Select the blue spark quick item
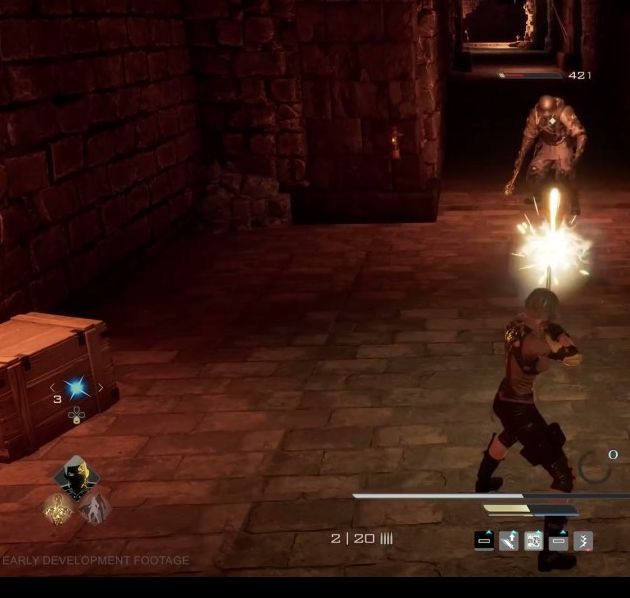Screen dimensions: 630x598 tap(77, 389)
